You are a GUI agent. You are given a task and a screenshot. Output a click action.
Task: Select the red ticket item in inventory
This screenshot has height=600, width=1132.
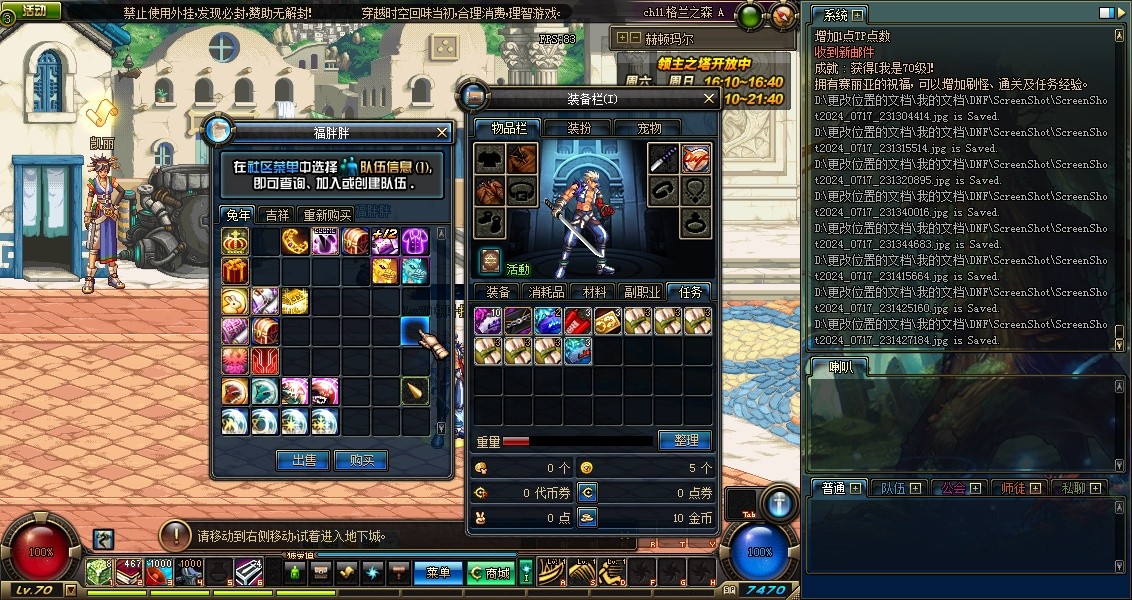click(578, 321)
